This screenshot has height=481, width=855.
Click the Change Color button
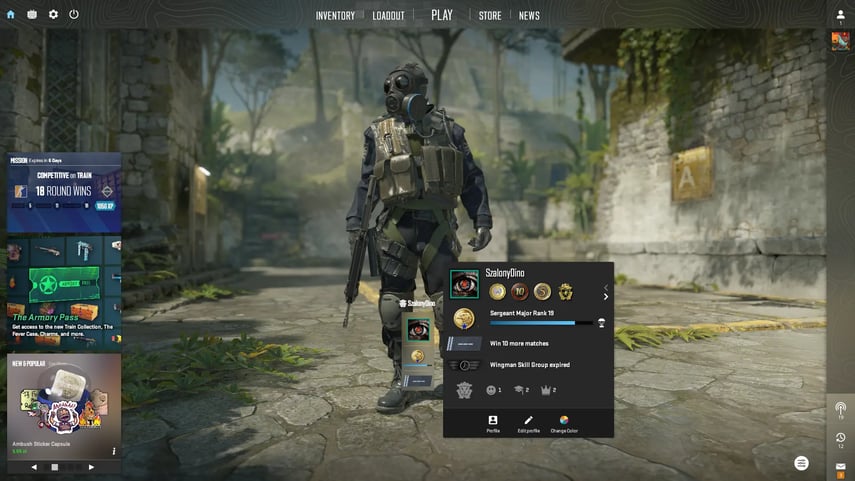point(564,424)
